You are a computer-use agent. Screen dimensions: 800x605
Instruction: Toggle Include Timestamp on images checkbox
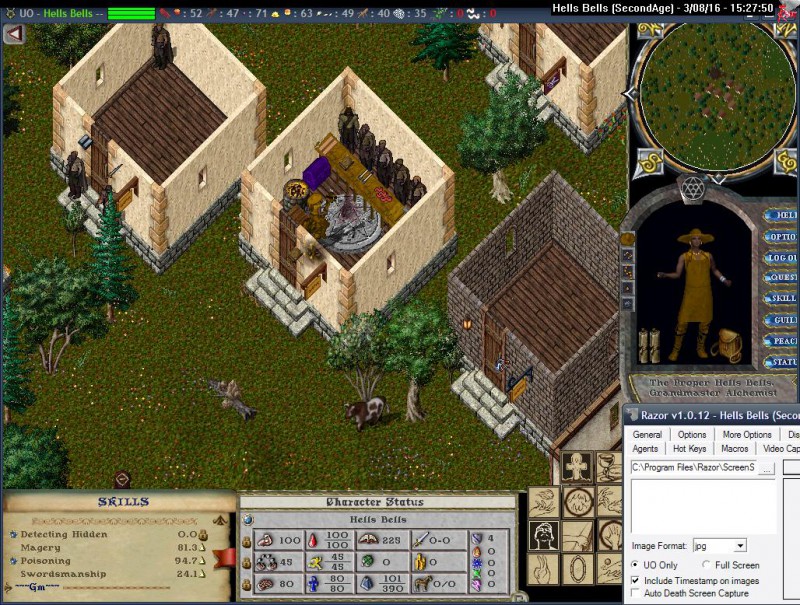(636, 580)
